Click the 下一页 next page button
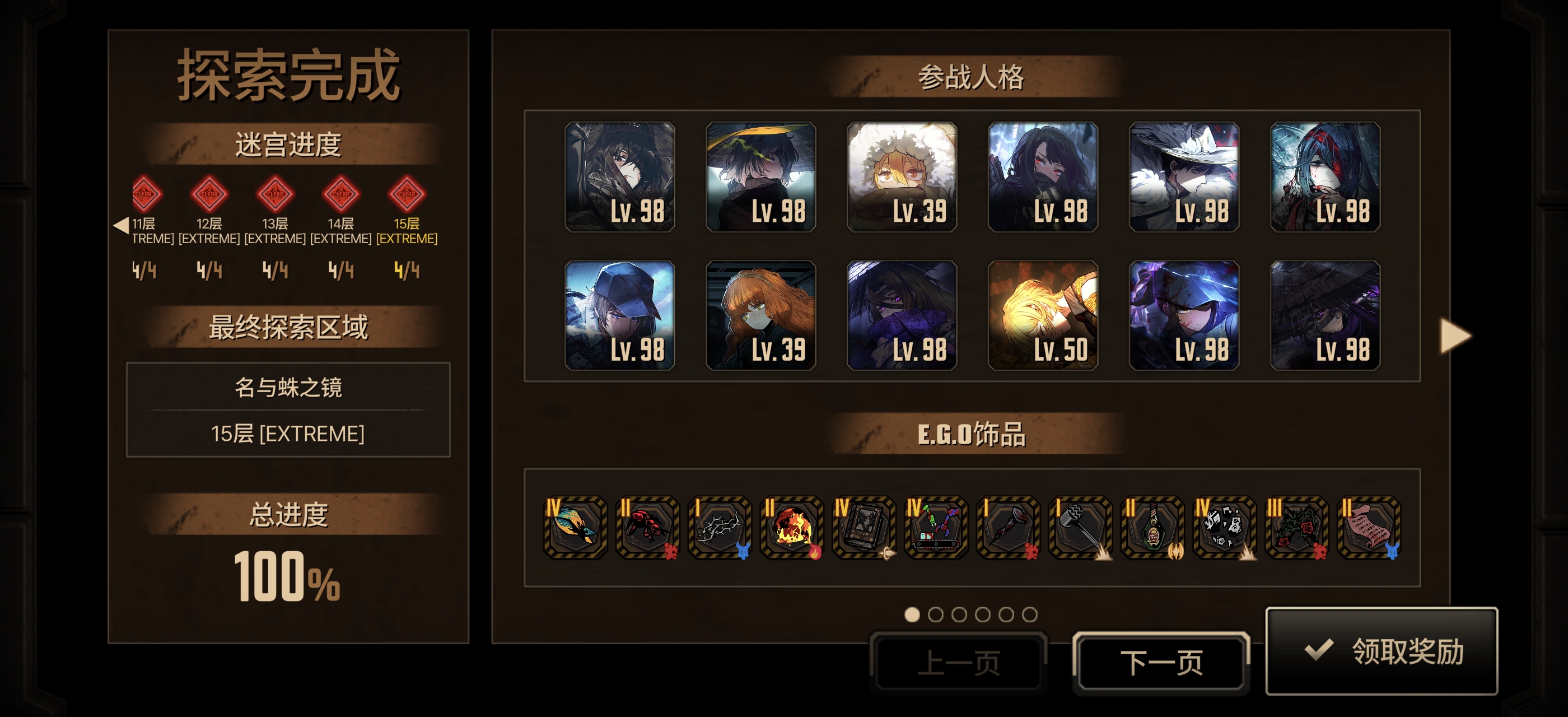The height and width of the screenshot is (717, 1568). [x=1161, y=662]
